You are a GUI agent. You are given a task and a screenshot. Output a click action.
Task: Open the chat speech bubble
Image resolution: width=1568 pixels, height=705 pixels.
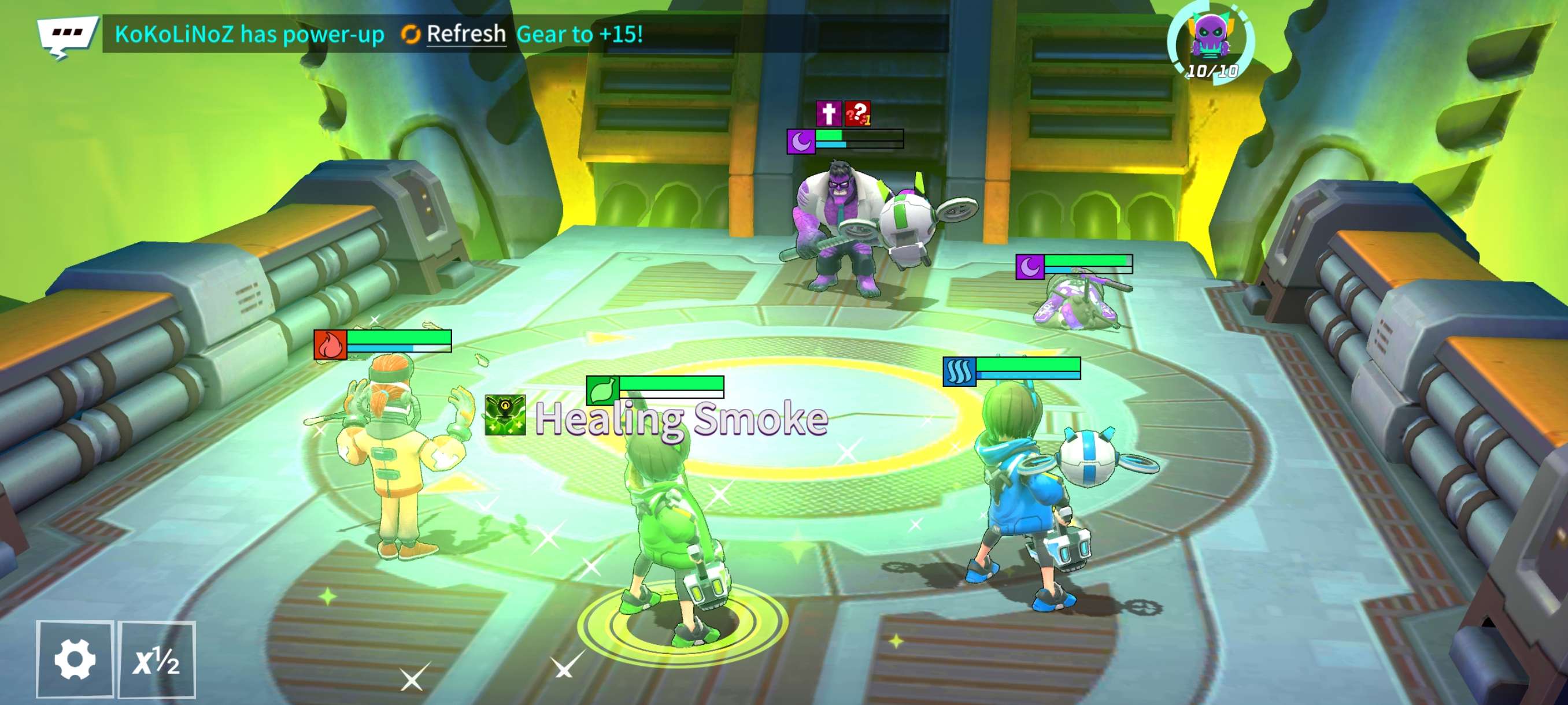[66, 35]
